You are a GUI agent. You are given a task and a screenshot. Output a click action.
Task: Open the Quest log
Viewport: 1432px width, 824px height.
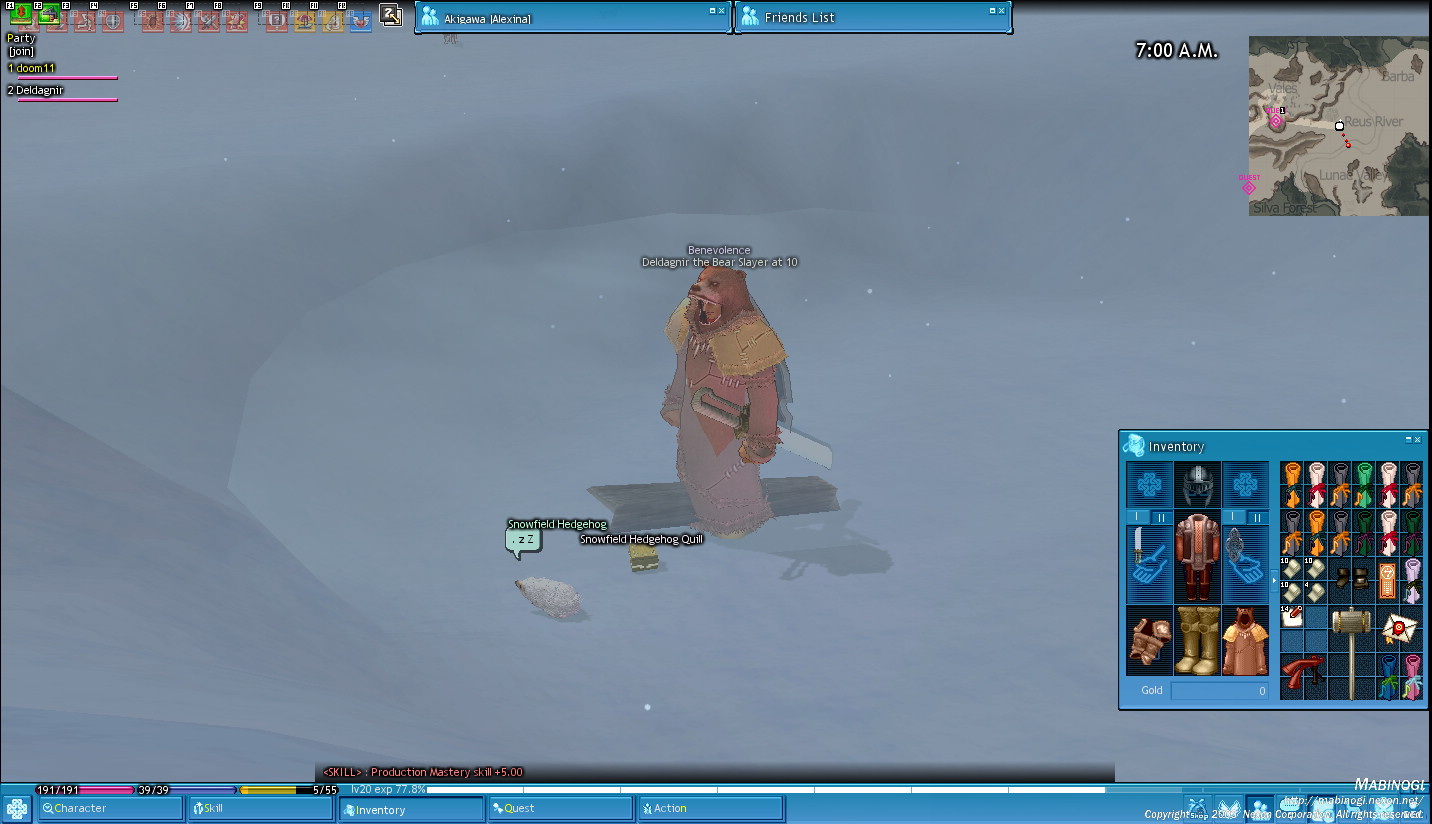pos(560,808)
